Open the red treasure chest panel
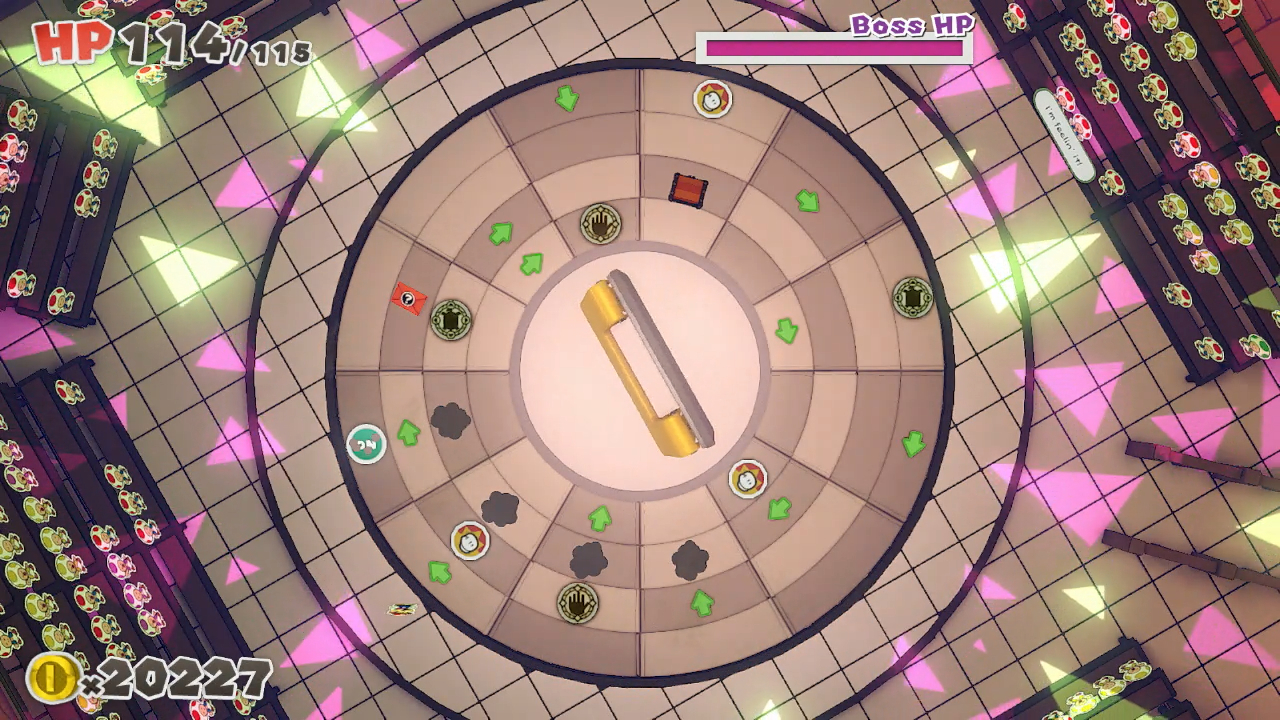This screenshot has height=720, width=1280. coord(686,188)
